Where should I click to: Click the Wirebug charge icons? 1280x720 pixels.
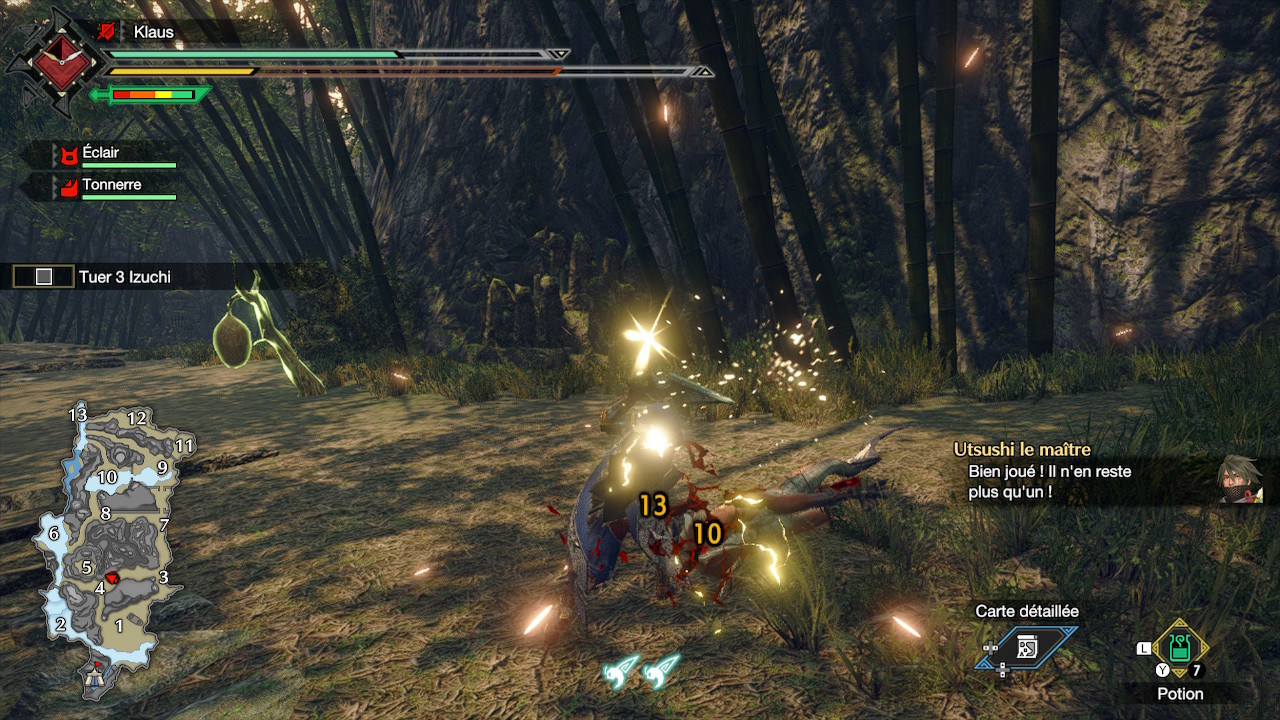tap(641, 671)
